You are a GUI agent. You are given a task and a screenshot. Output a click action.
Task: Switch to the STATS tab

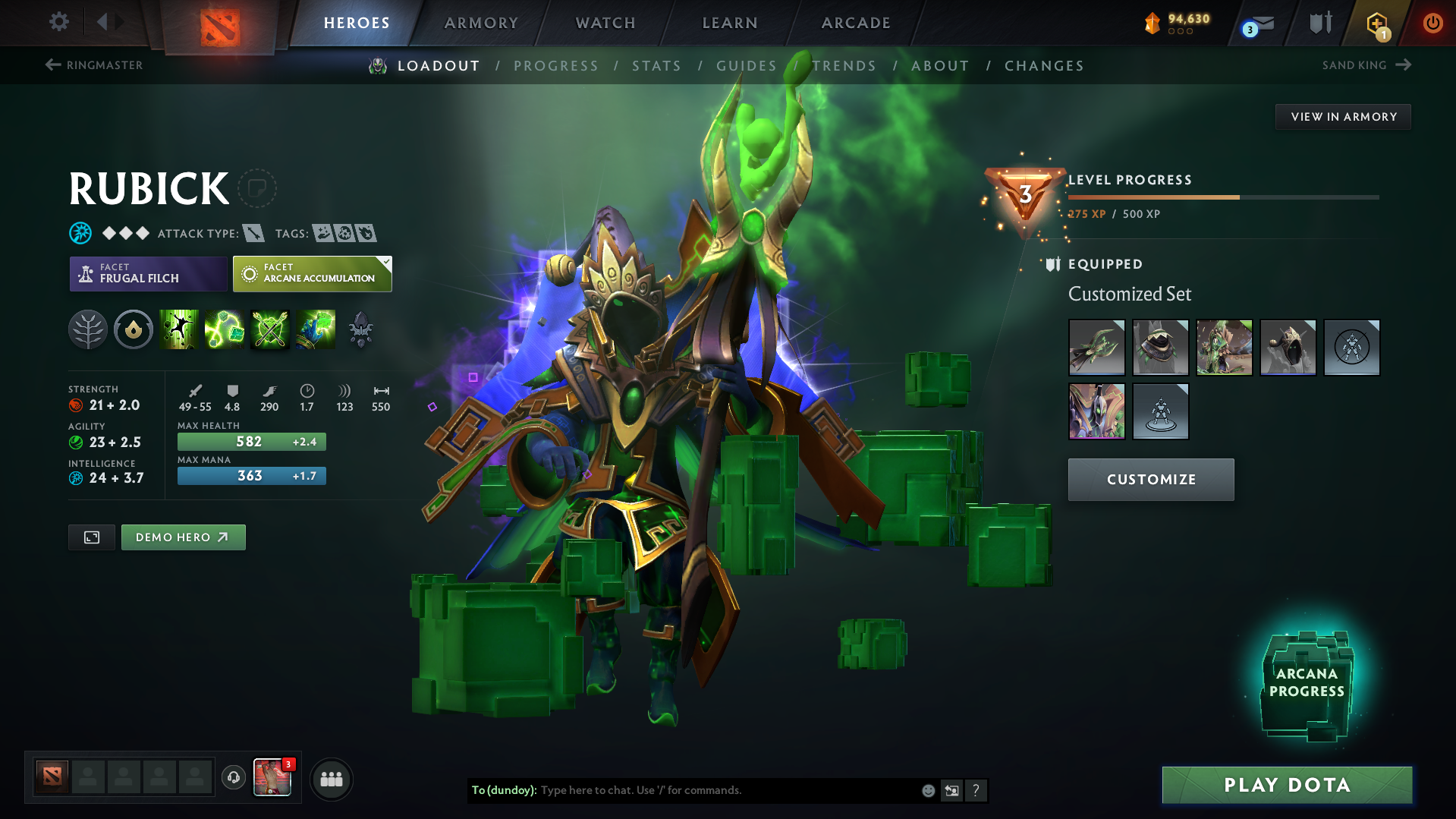point(657,65)
